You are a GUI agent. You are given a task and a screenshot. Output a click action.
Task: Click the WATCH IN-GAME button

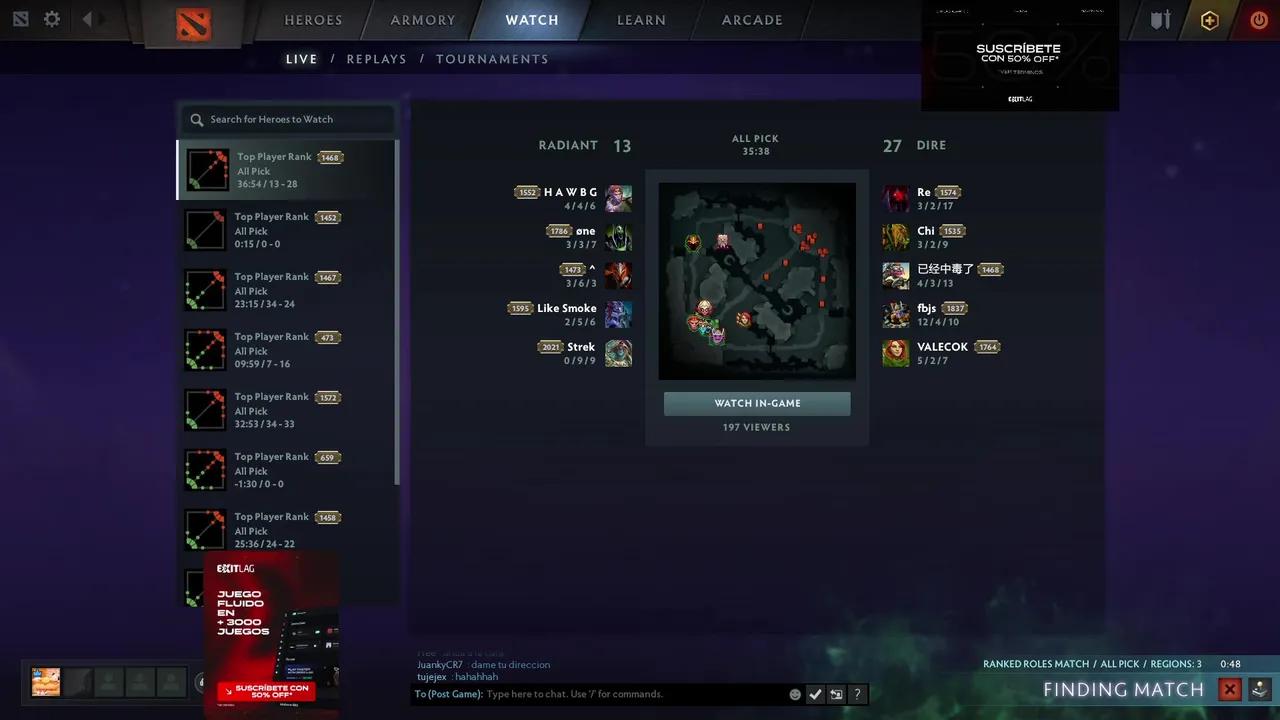(756, 403)
